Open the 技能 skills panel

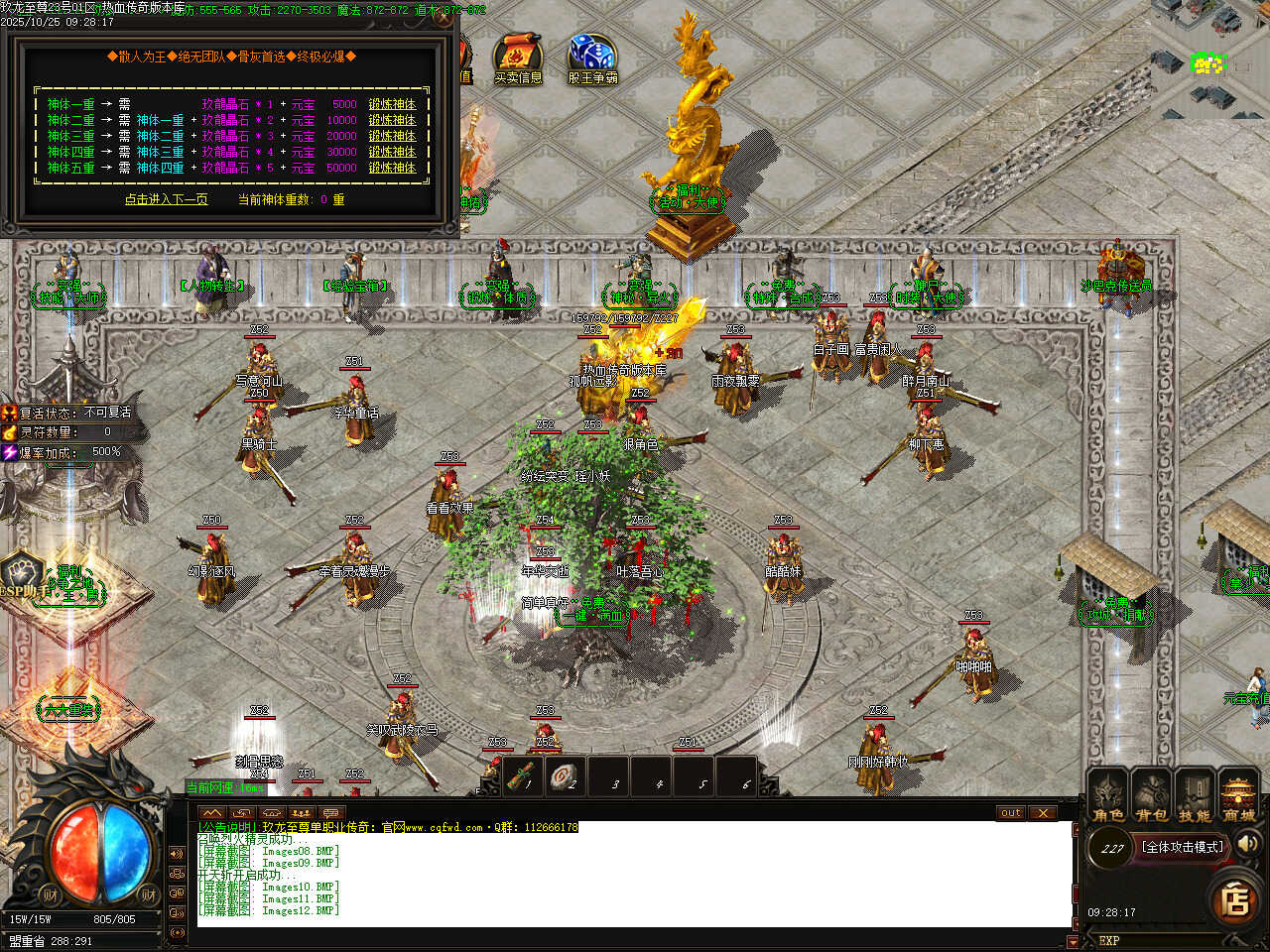(x=1195, y=796)
